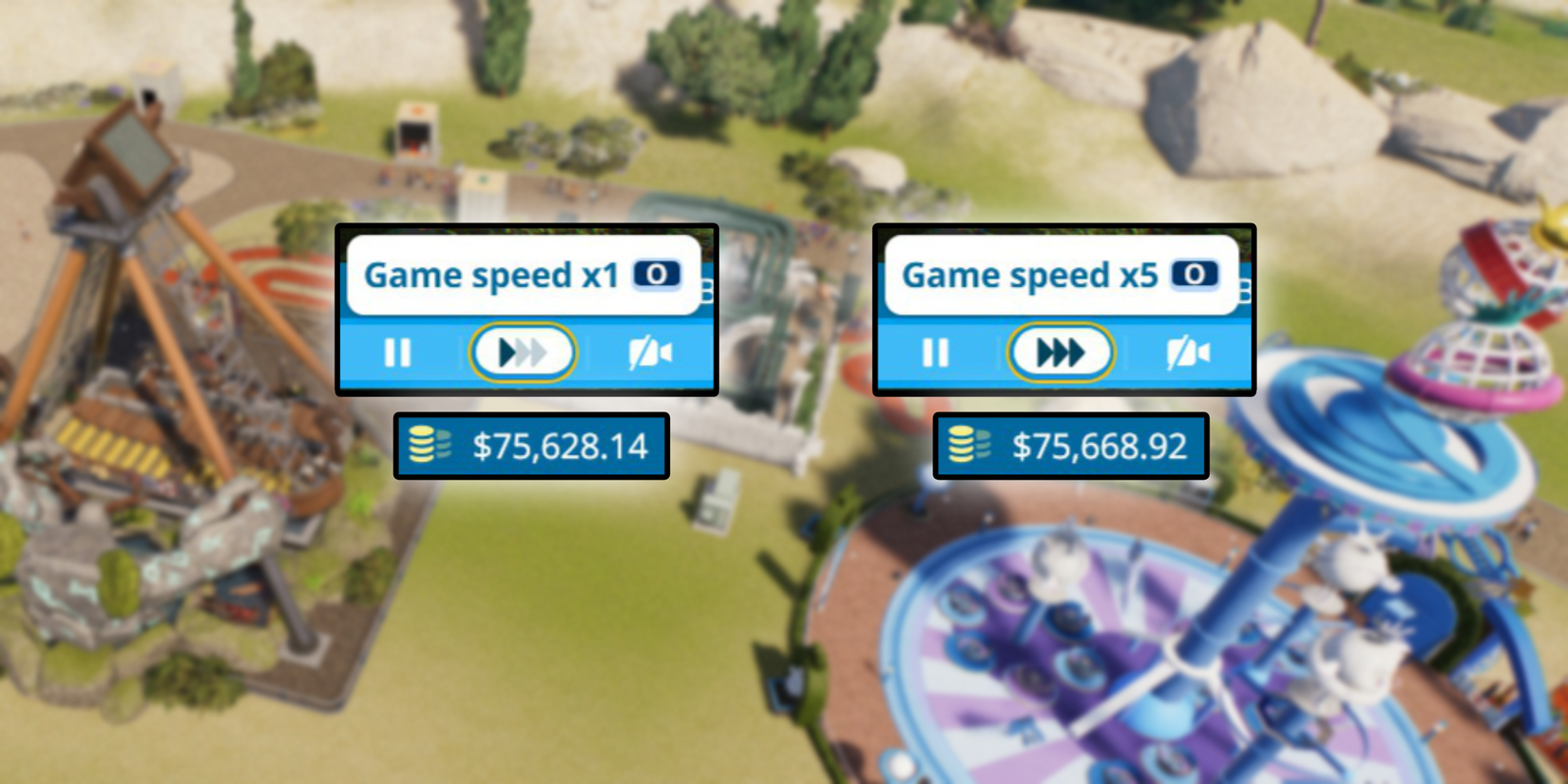1568x784 pixels.
Task: Click the yellow-circled speed control on the left panel
Action: 523,353
